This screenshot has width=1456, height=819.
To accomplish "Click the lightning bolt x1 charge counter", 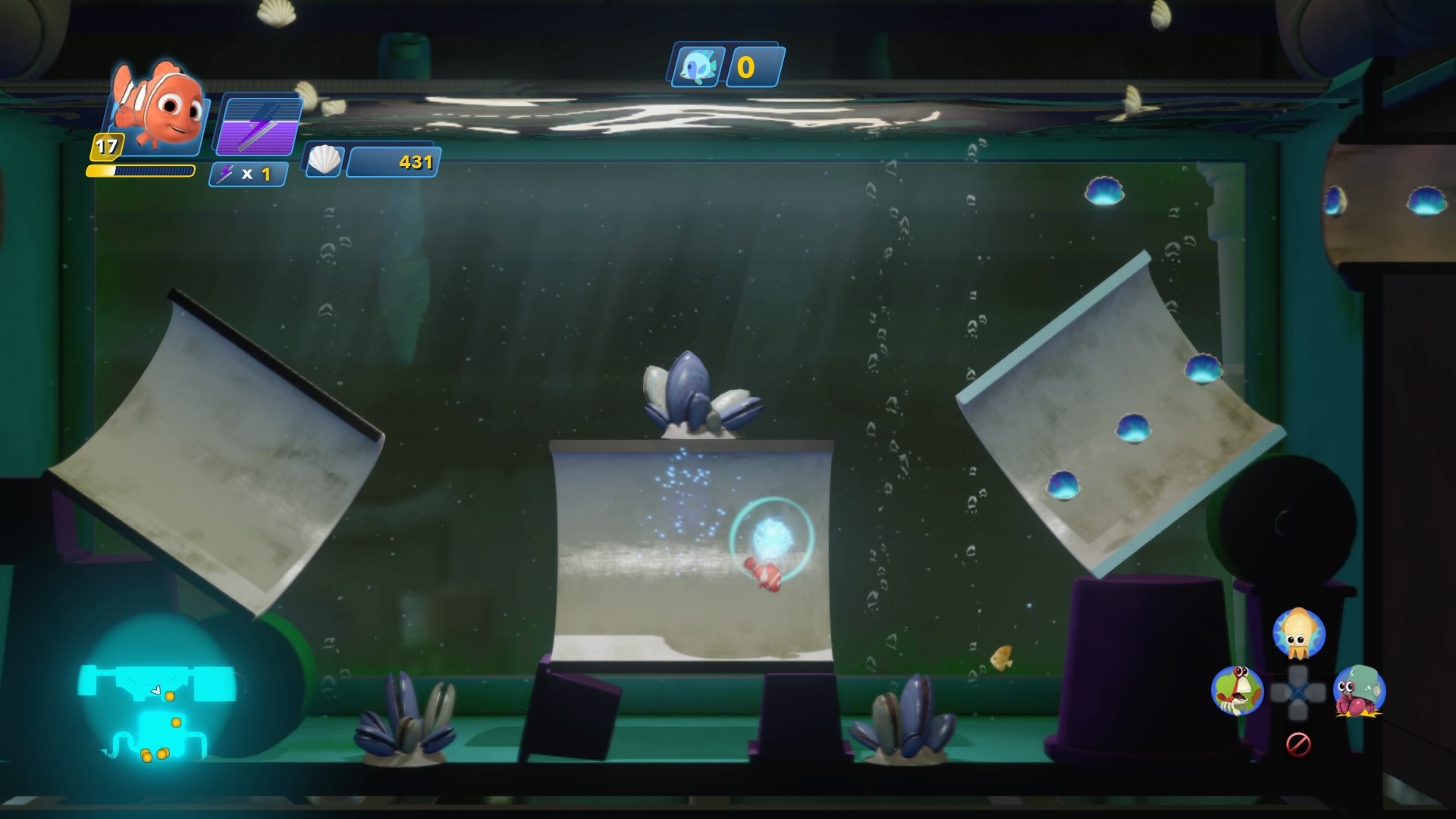I will click(x=250, y=173).
